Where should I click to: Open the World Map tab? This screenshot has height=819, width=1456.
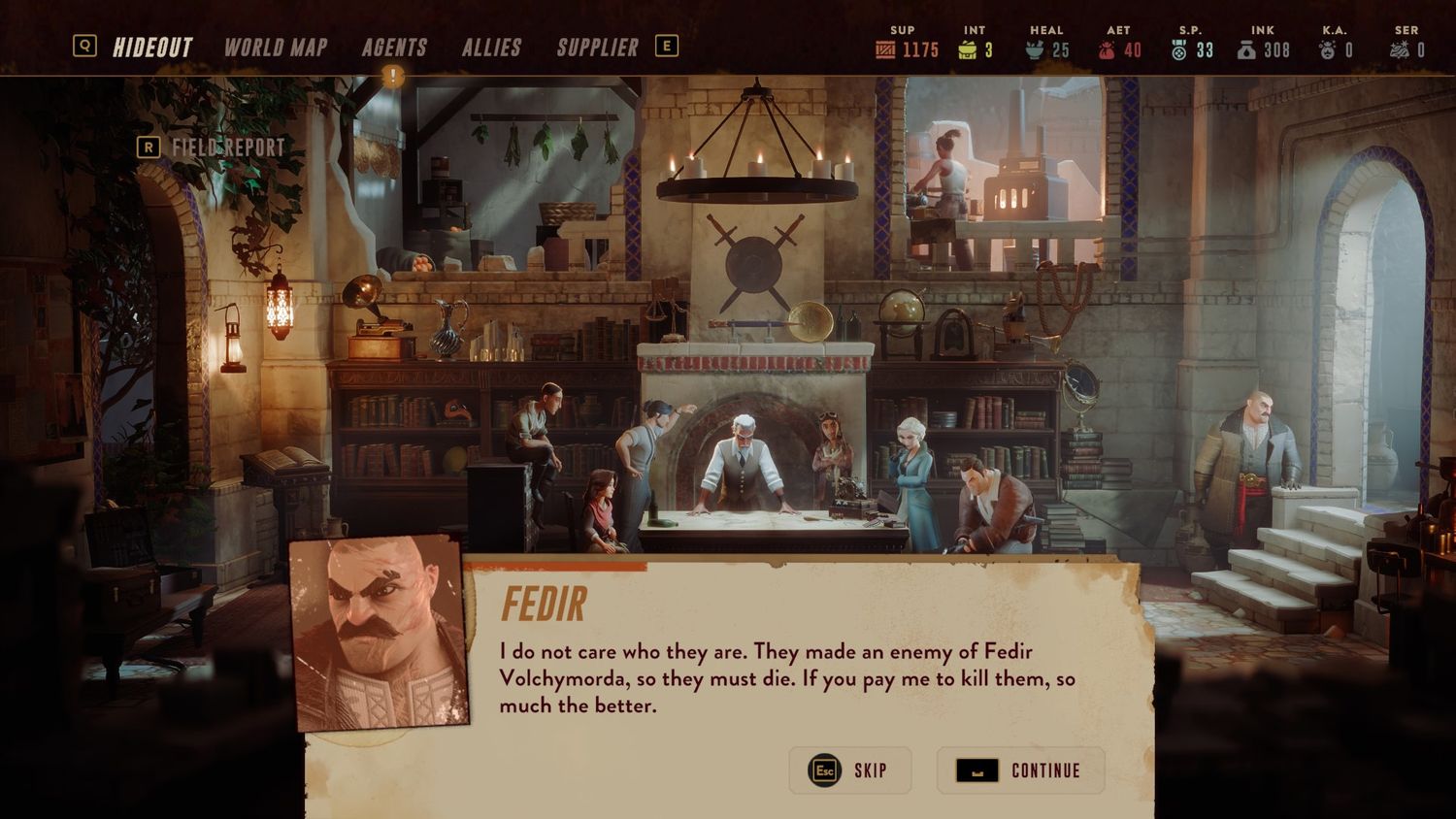276,48
